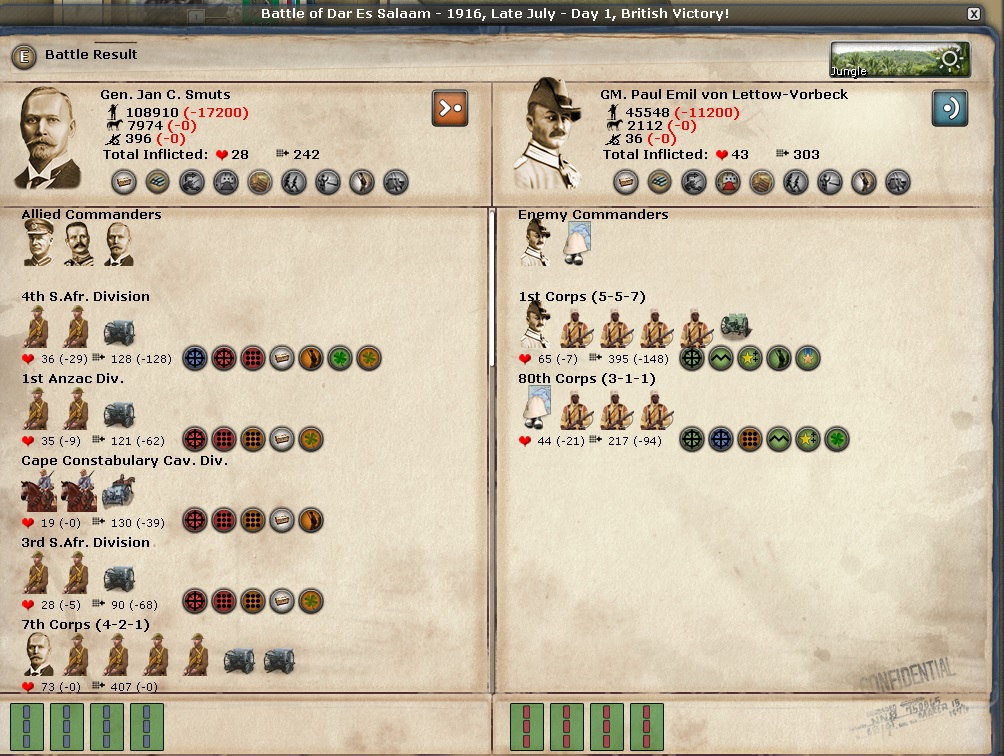Click the first Allied Commanders portrait

pos(38,245)
